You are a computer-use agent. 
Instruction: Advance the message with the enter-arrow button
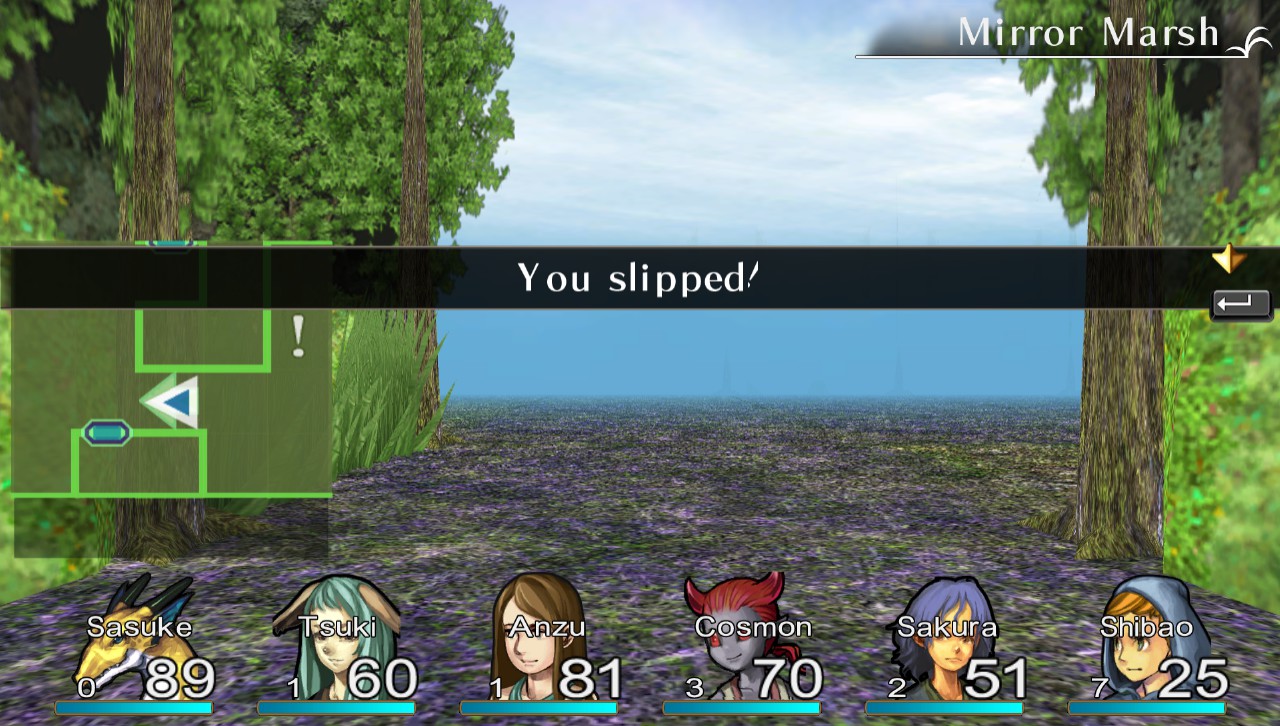point(1241,304)
